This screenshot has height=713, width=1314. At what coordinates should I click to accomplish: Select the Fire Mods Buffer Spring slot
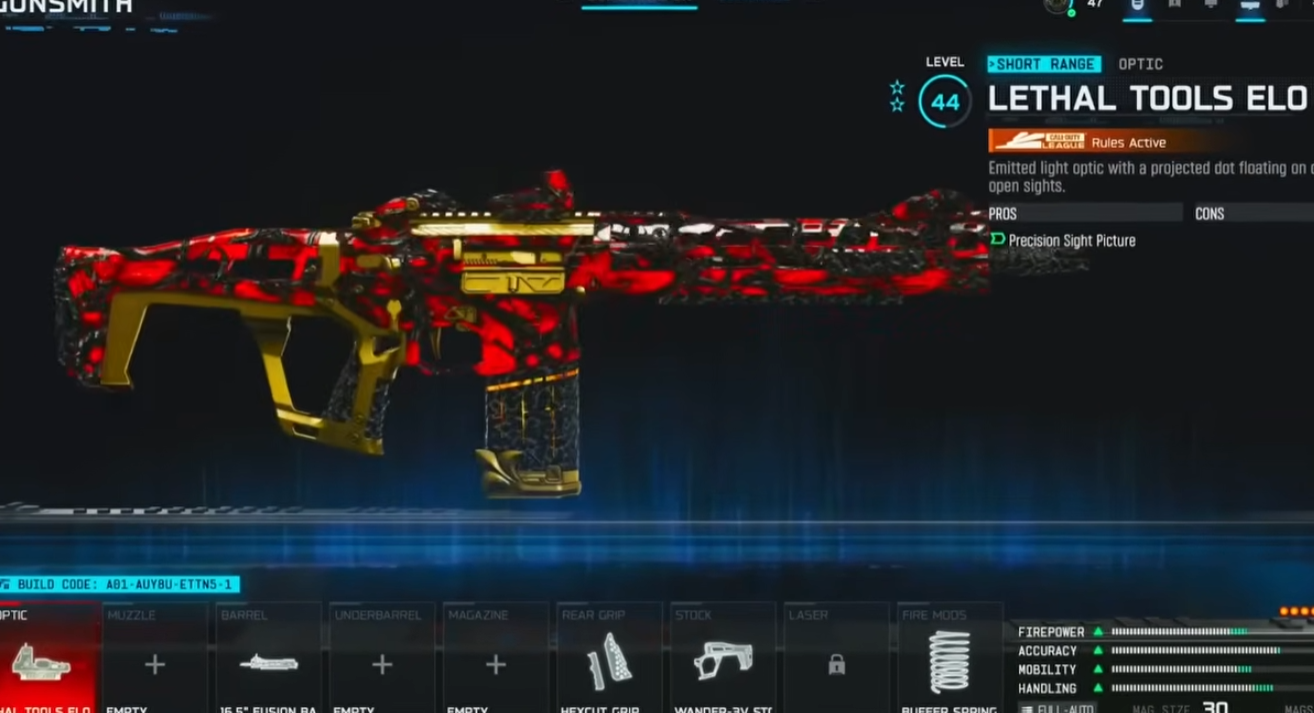pos(949,662)
